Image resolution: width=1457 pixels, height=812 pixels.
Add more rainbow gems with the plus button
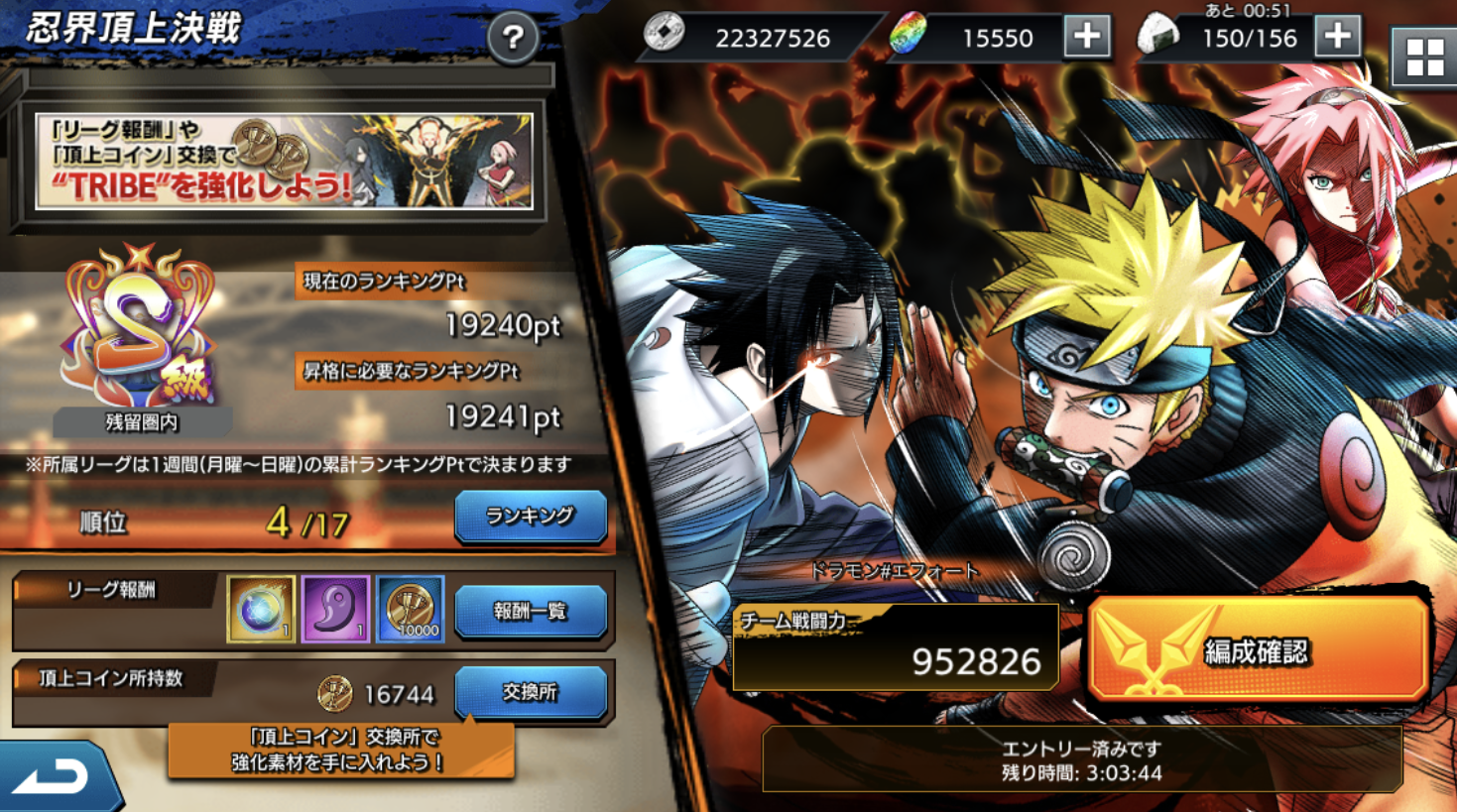click(1087, 38)
